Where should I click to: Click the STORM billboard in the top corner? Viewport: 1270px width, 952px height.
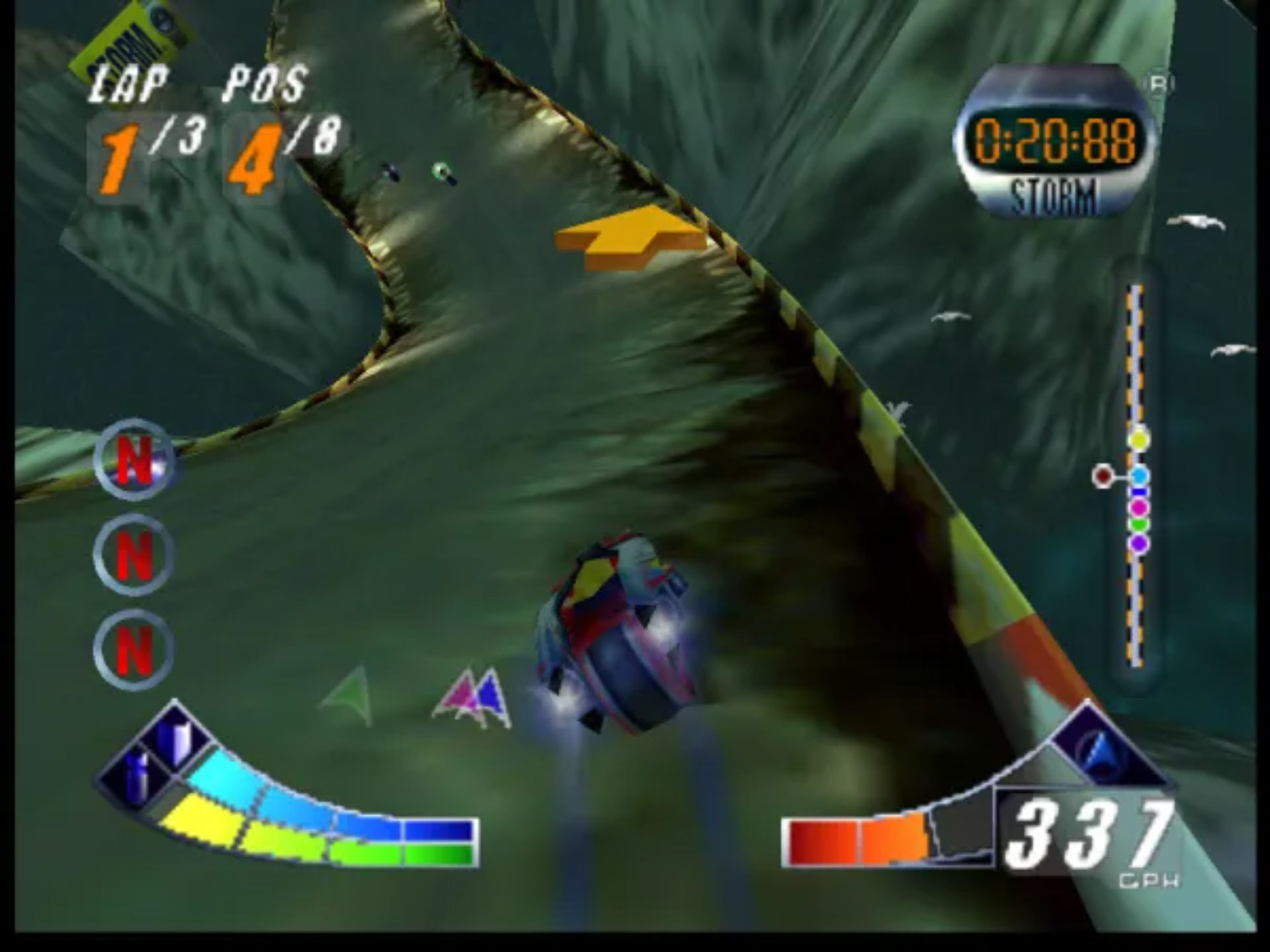click(130, 36)
